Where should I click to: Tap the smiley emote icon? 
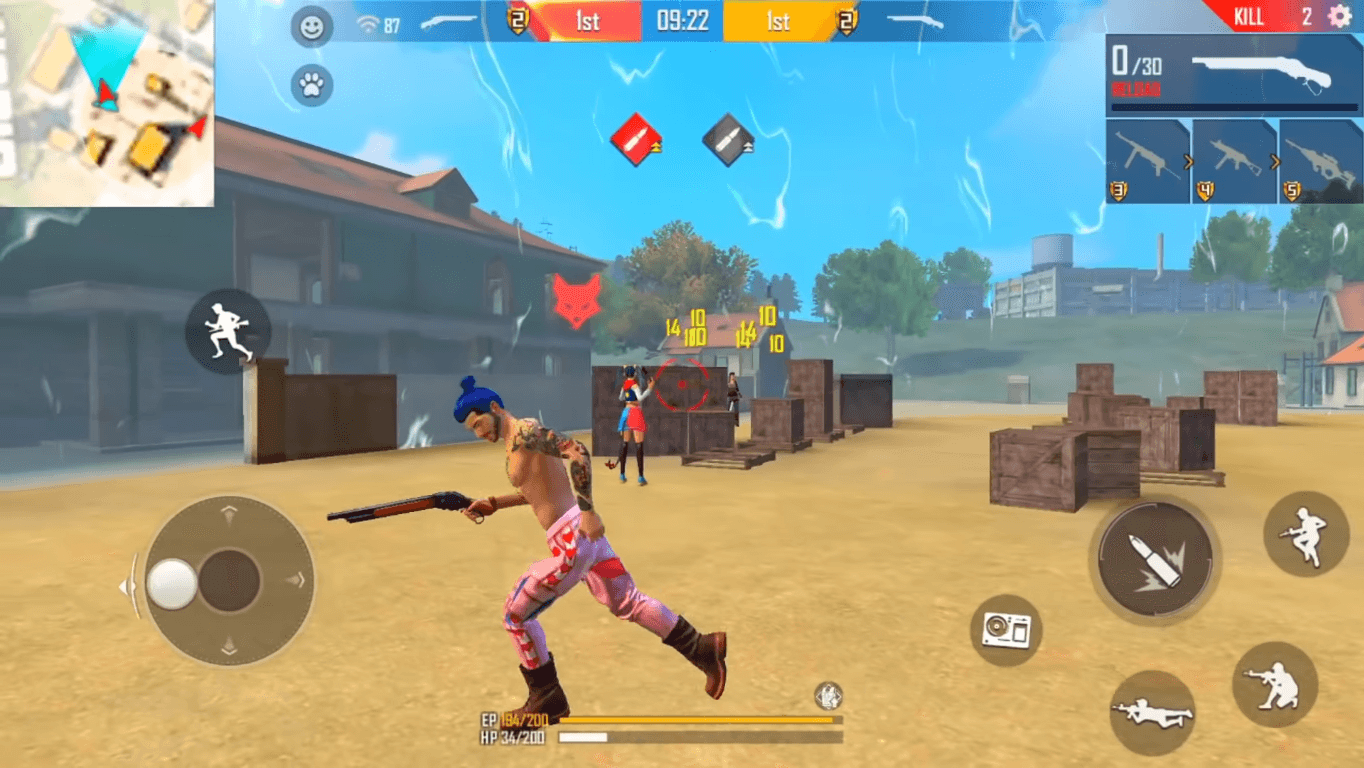coord(311,27)
